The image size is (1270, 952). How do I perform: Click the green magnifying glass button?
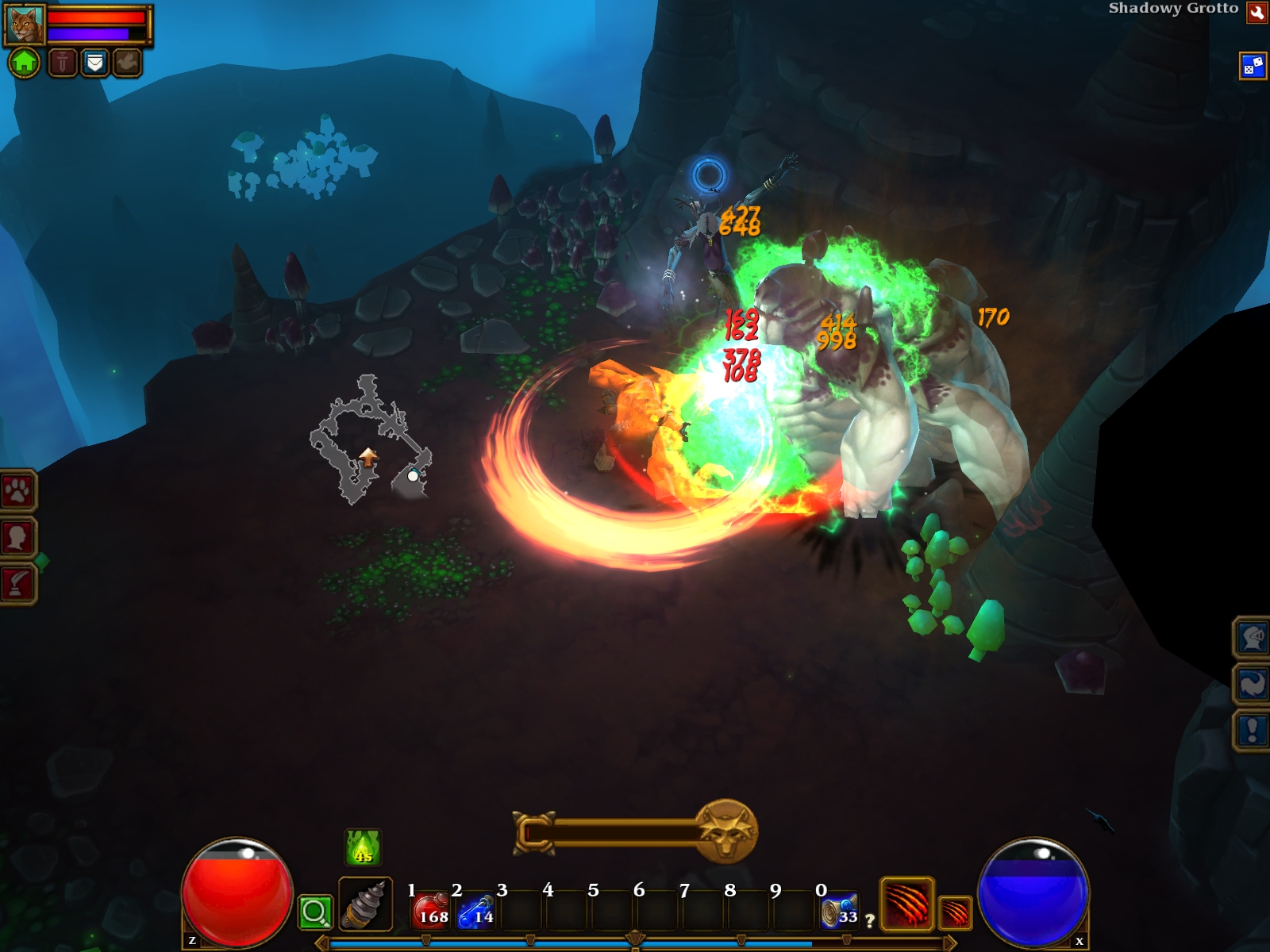(x=314, y=912)
